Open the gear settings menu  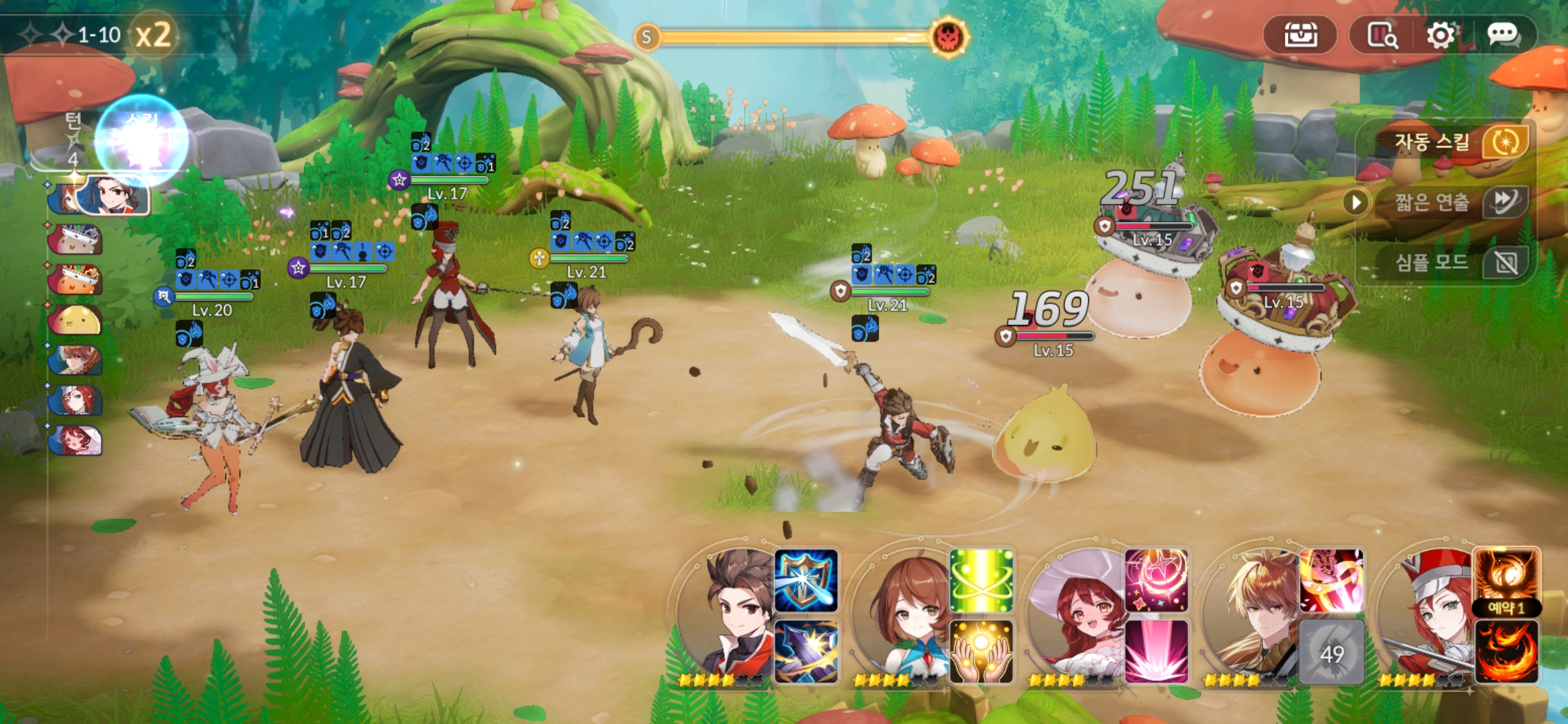click(1440, 35)
